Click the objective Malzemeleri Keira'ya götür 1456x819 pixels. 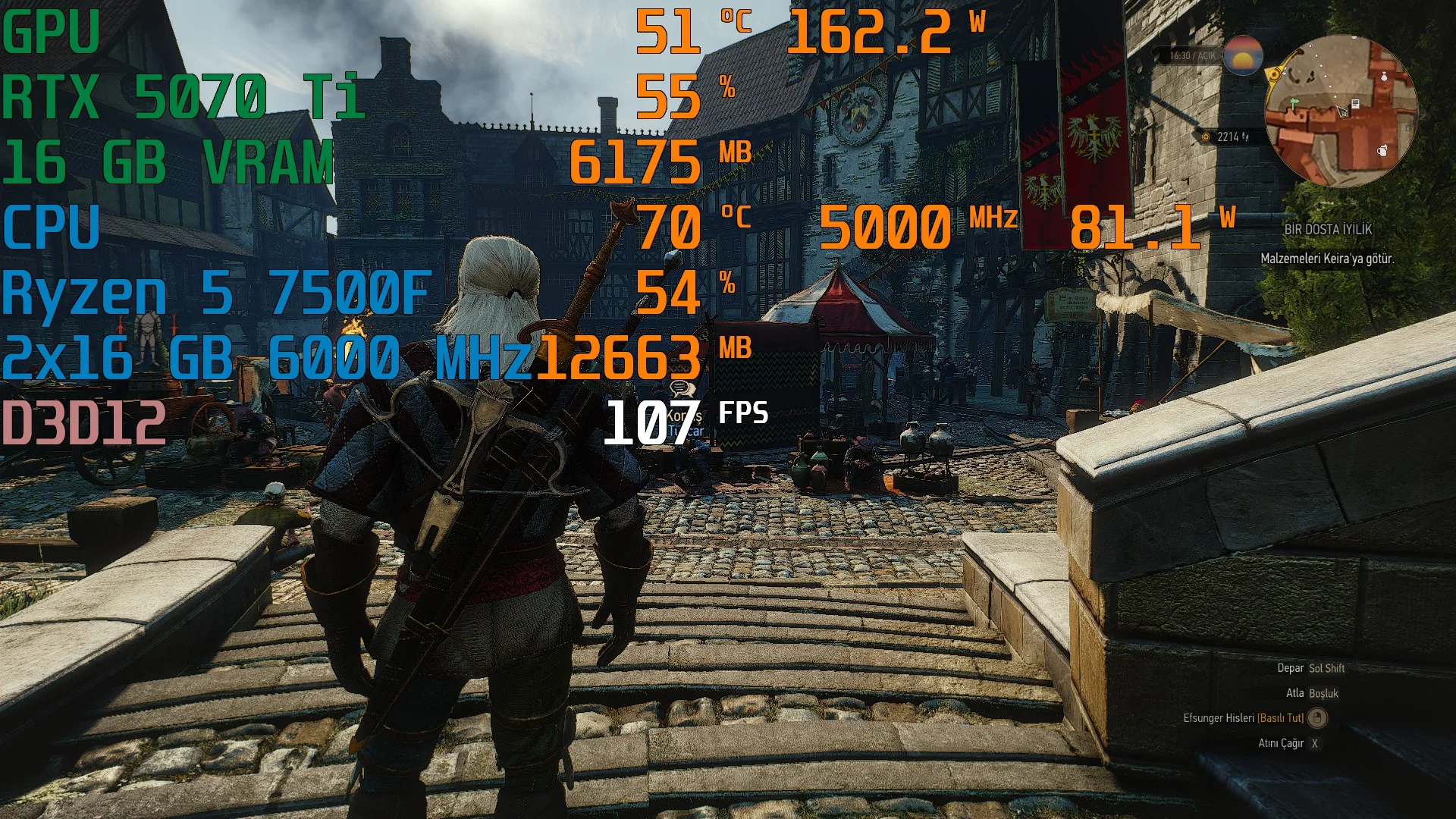click(x=1327, y=259)
